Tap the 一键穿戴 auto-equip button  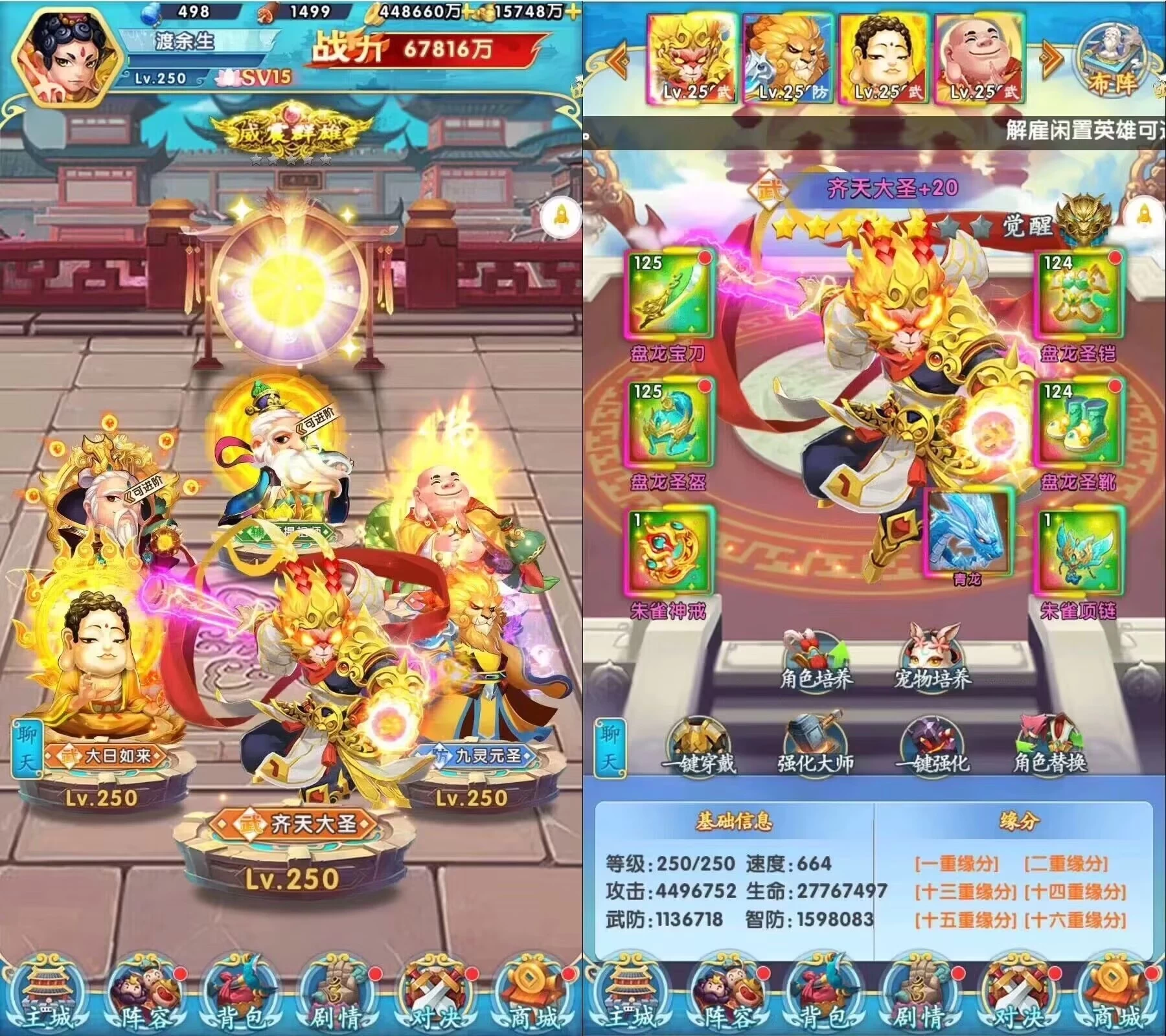(x=698, y=745)
